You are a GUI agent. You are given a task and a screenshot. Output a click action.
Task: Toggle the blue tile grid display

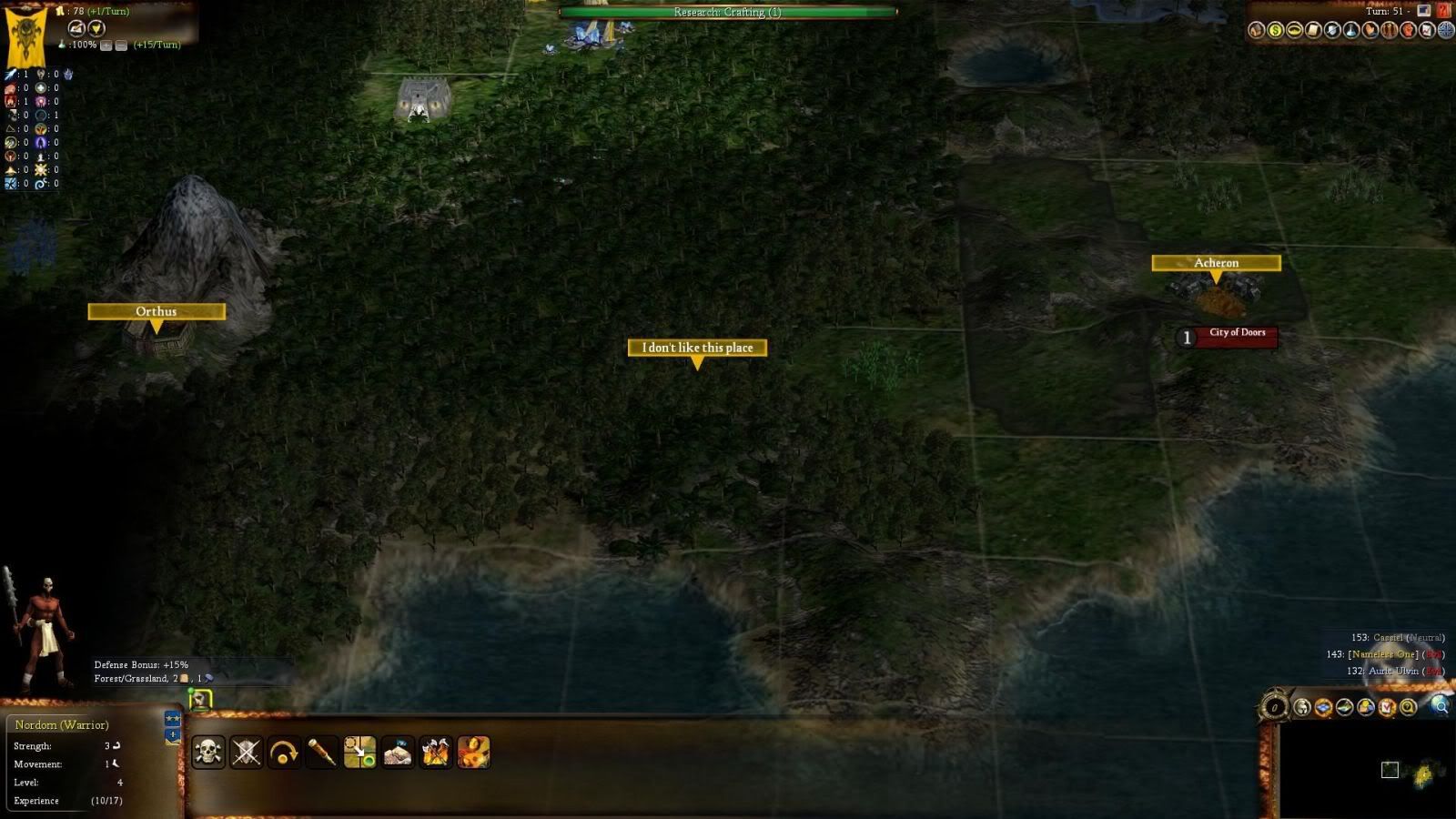pos(1323,707)
